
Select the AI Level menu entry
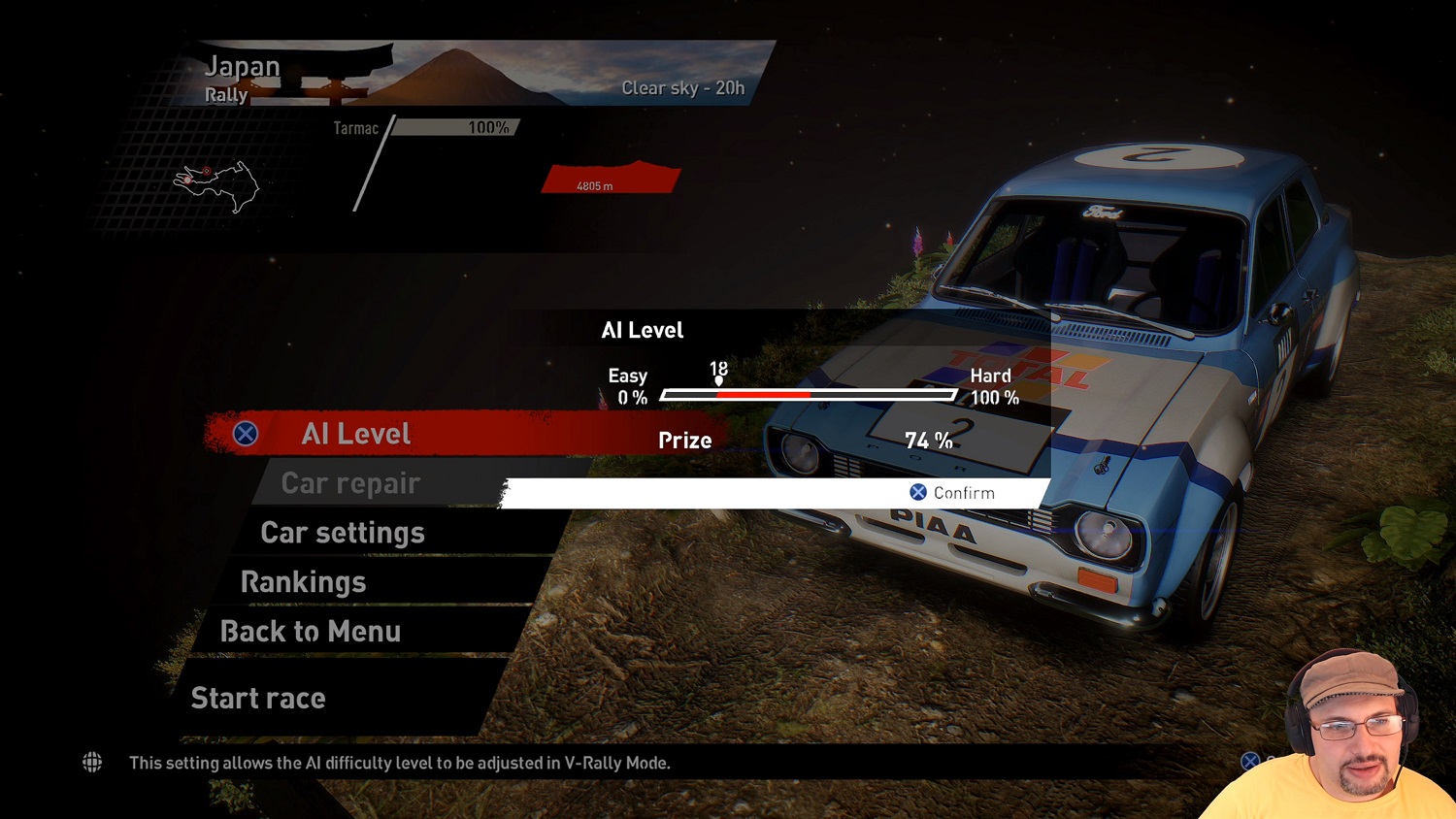pos(355,434)
